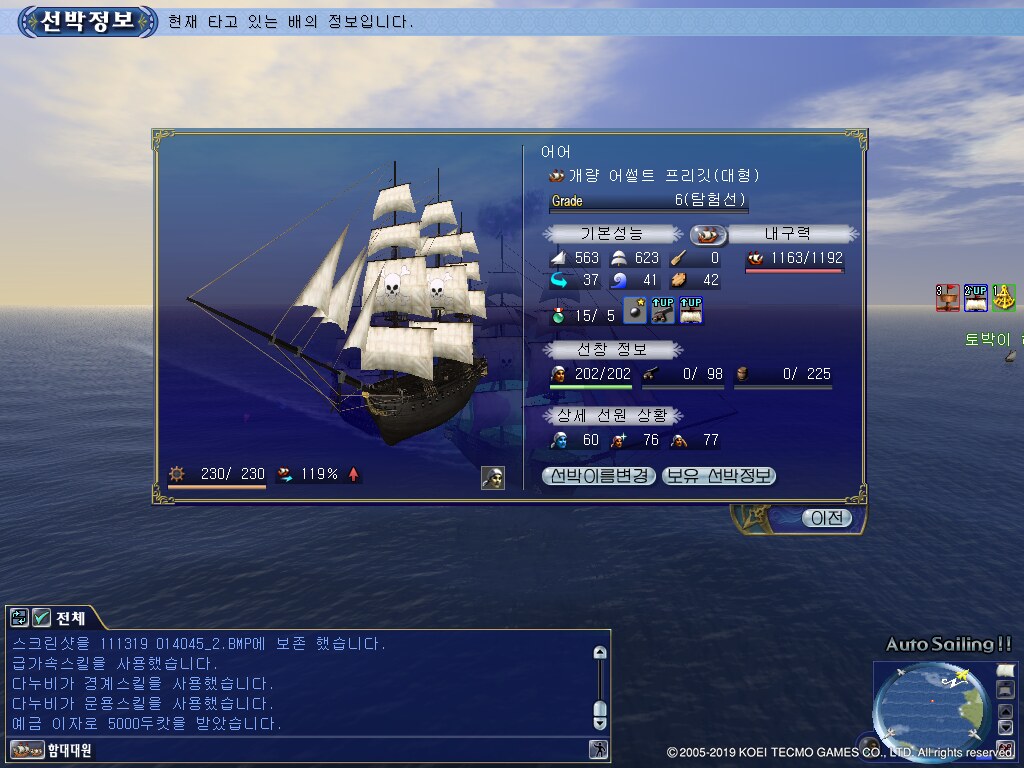
Task: Toggle the green checkmark chat filter
Action: pyautogui.click(x=42, y=618)
